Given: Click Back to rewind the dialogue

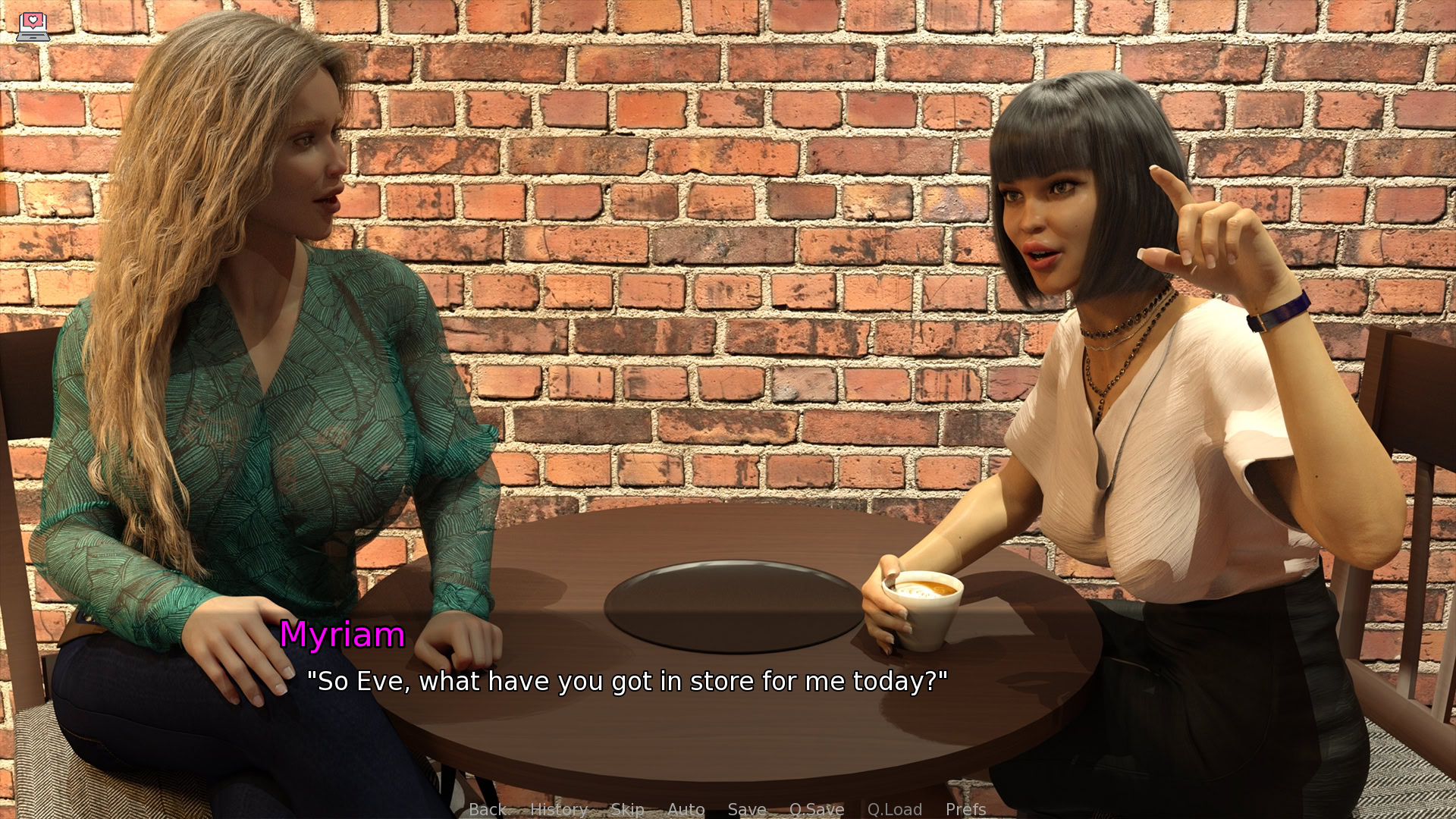Looking at the screenshot, I should pos(488,809).
